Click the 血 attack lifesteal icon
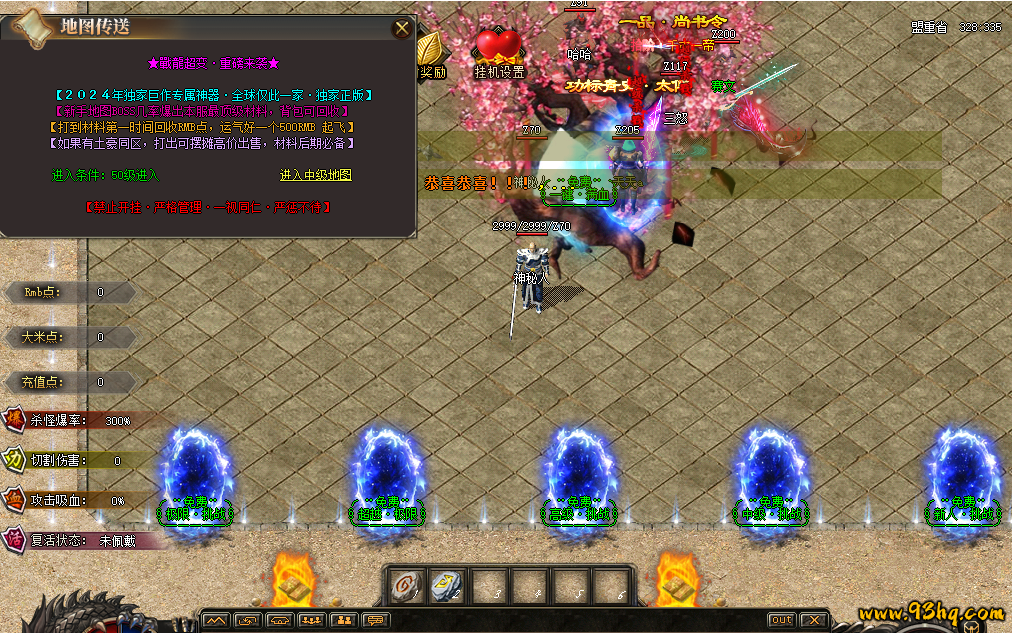Screen dimensions: 1012x633 coord(15,500)
